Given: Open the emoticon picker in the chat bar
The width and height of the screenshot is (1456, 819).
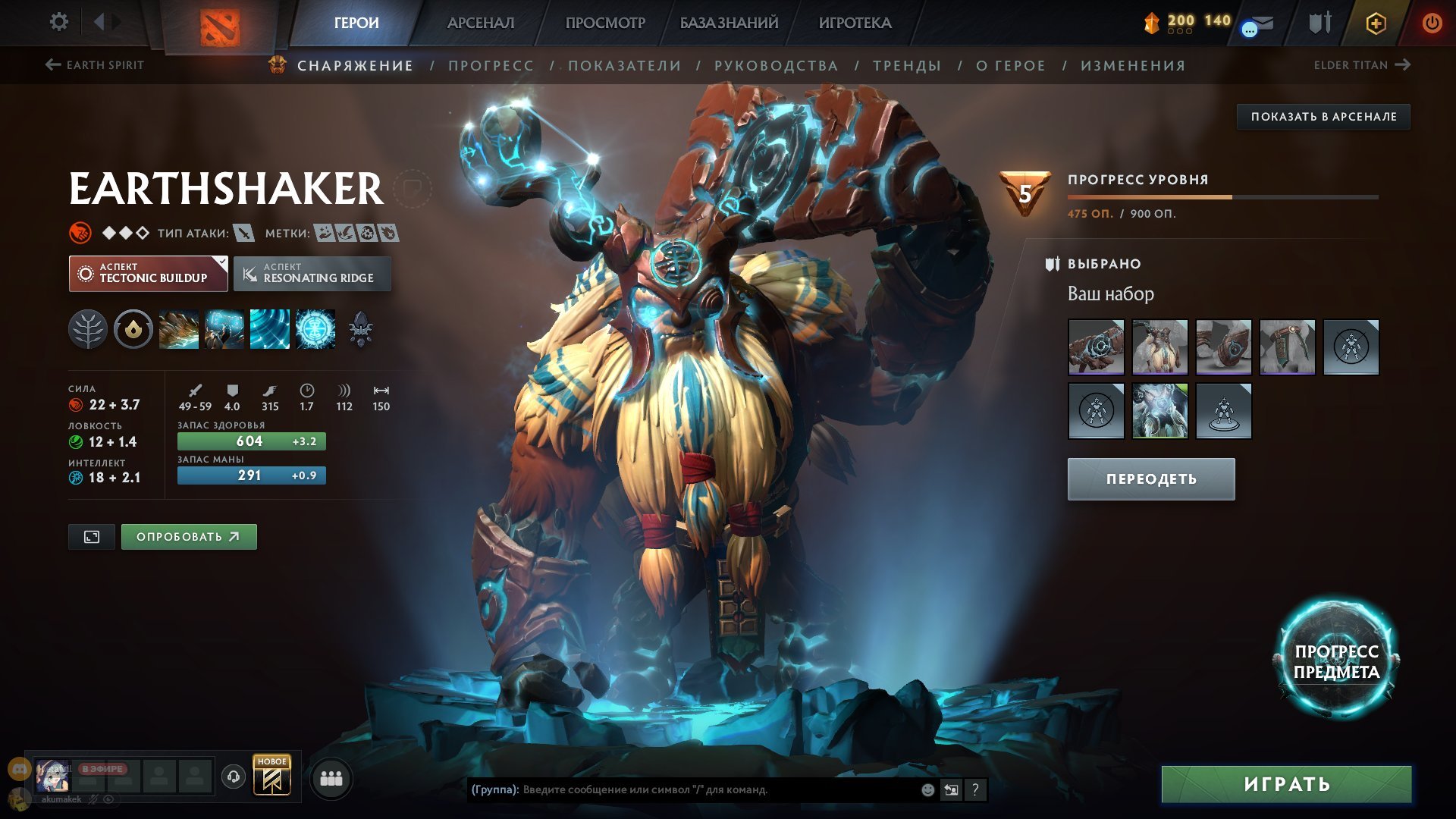Looking at the screenshot, I should tap(927, 790).
